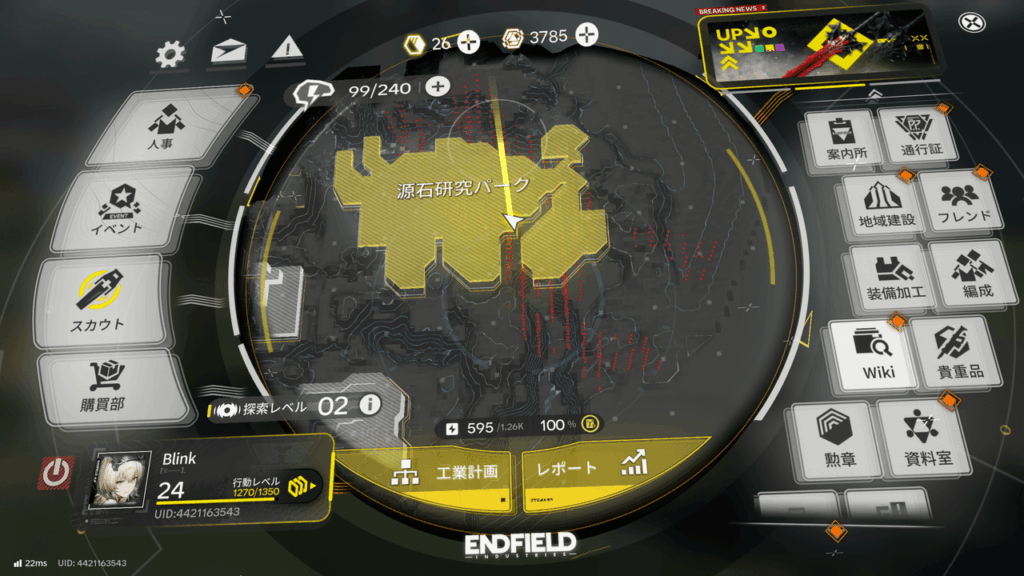Open the 装備加工 menu

pos(882,279)
